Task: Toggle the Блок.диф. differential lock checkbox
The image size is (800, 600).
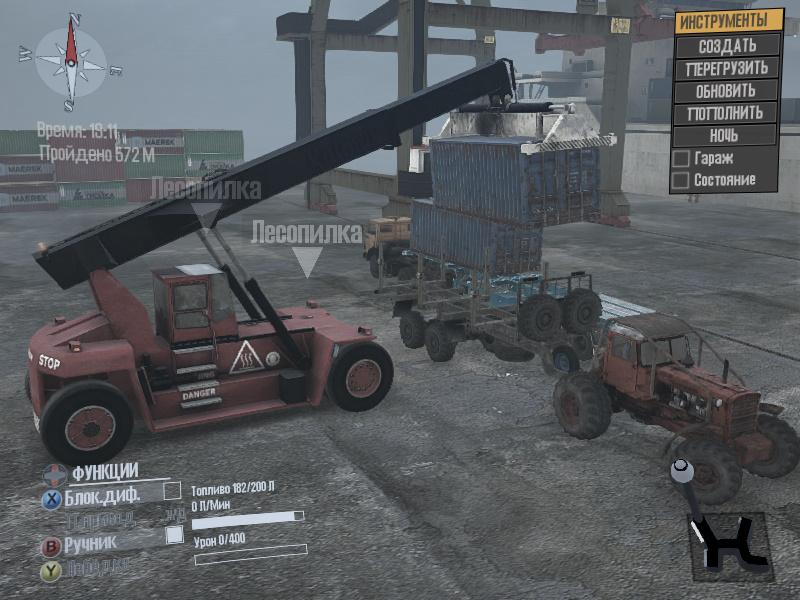Action: point(173,491)
